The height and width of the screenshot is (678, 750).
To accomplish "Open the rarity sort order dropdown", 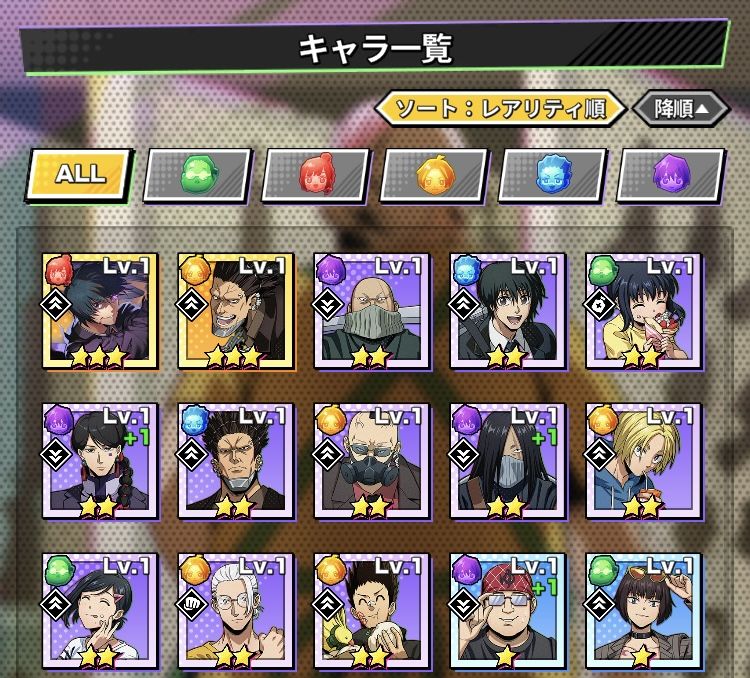I will coord(500,109).
